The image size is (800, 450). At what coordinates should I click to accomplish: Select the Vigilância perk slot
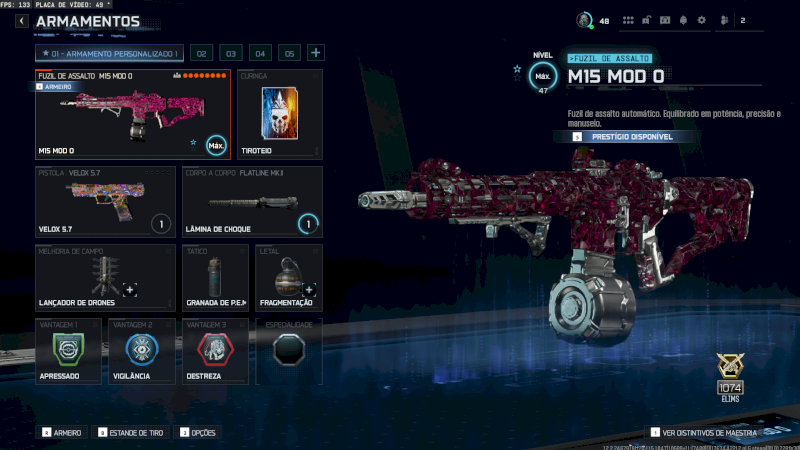141,351
